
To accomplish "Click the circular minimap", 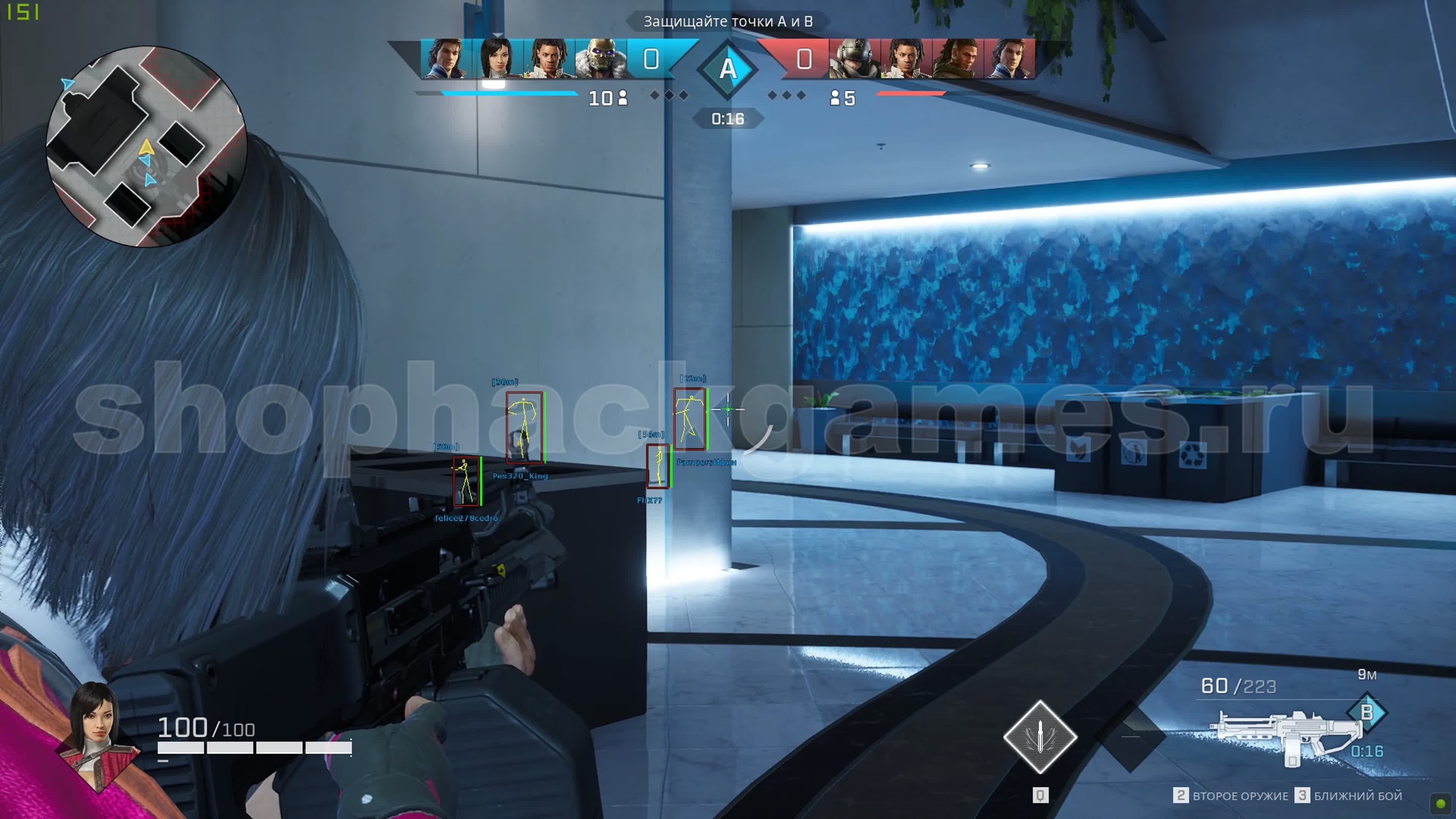I will coord(146,147).
